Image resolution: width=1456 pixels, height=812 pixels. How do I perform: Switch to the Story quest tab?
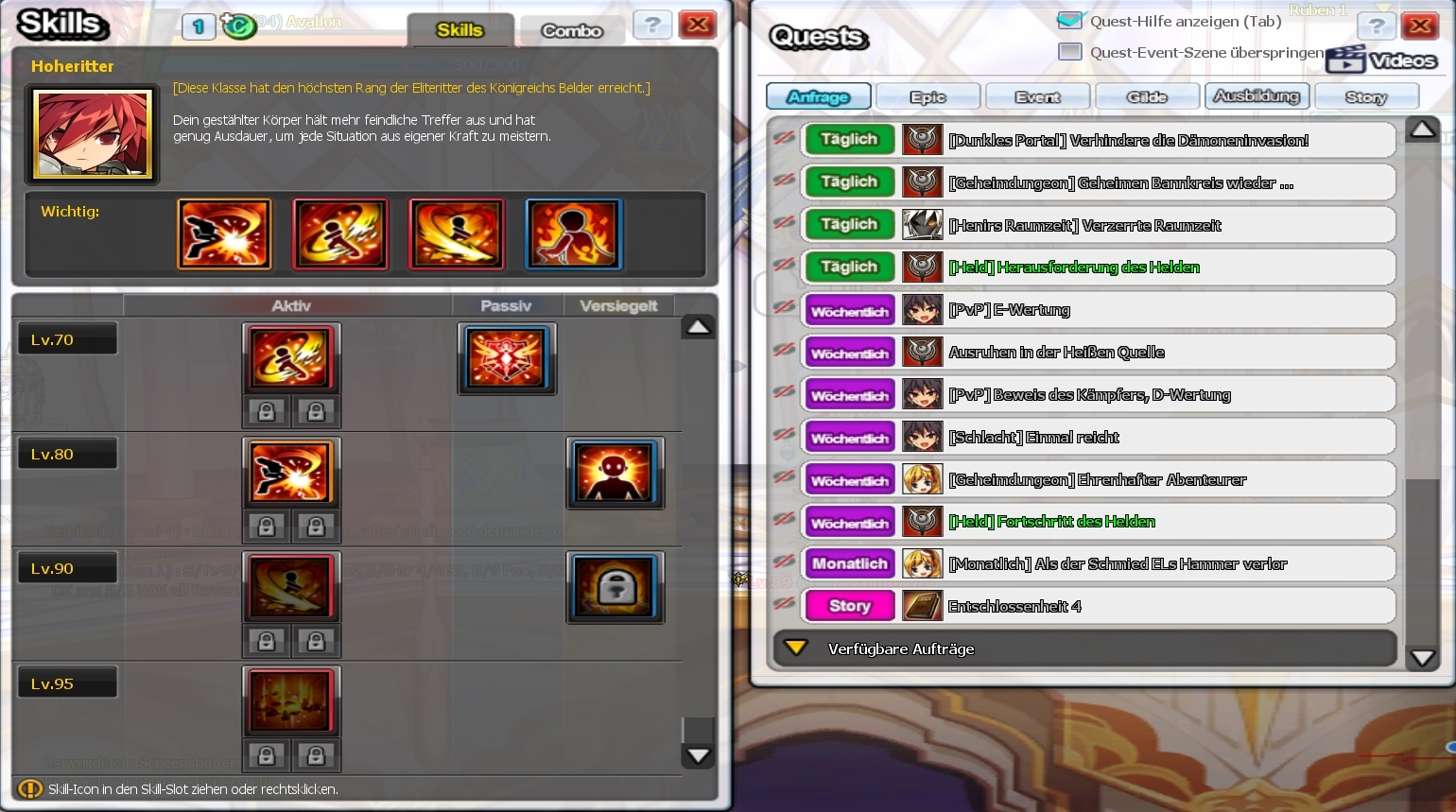pos(1365,96)
